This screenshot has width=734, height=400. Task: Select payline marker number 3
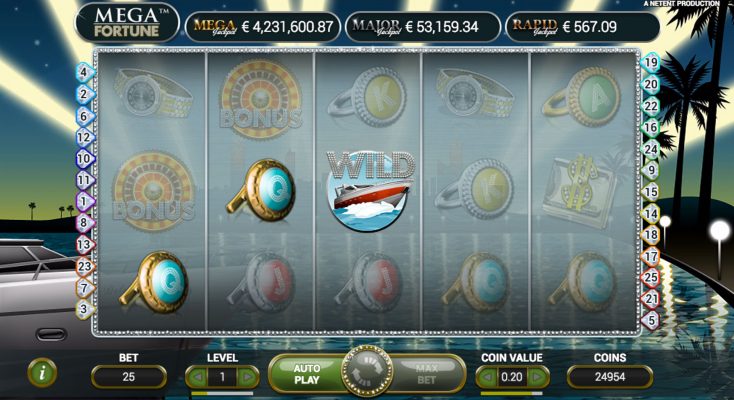[x=83, y=309]
